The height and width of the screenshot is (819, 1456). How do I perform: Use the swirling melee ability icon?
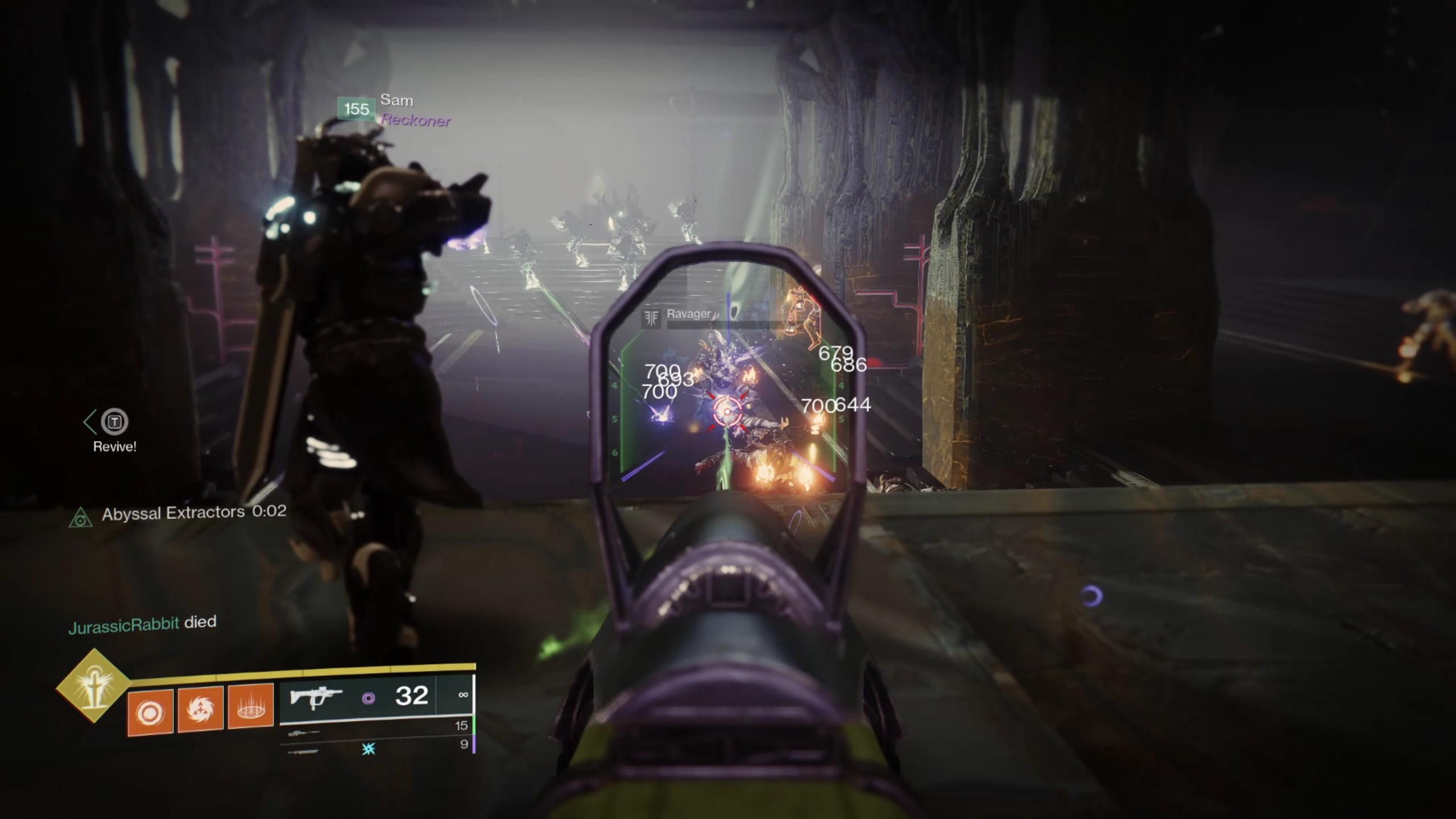200,709
